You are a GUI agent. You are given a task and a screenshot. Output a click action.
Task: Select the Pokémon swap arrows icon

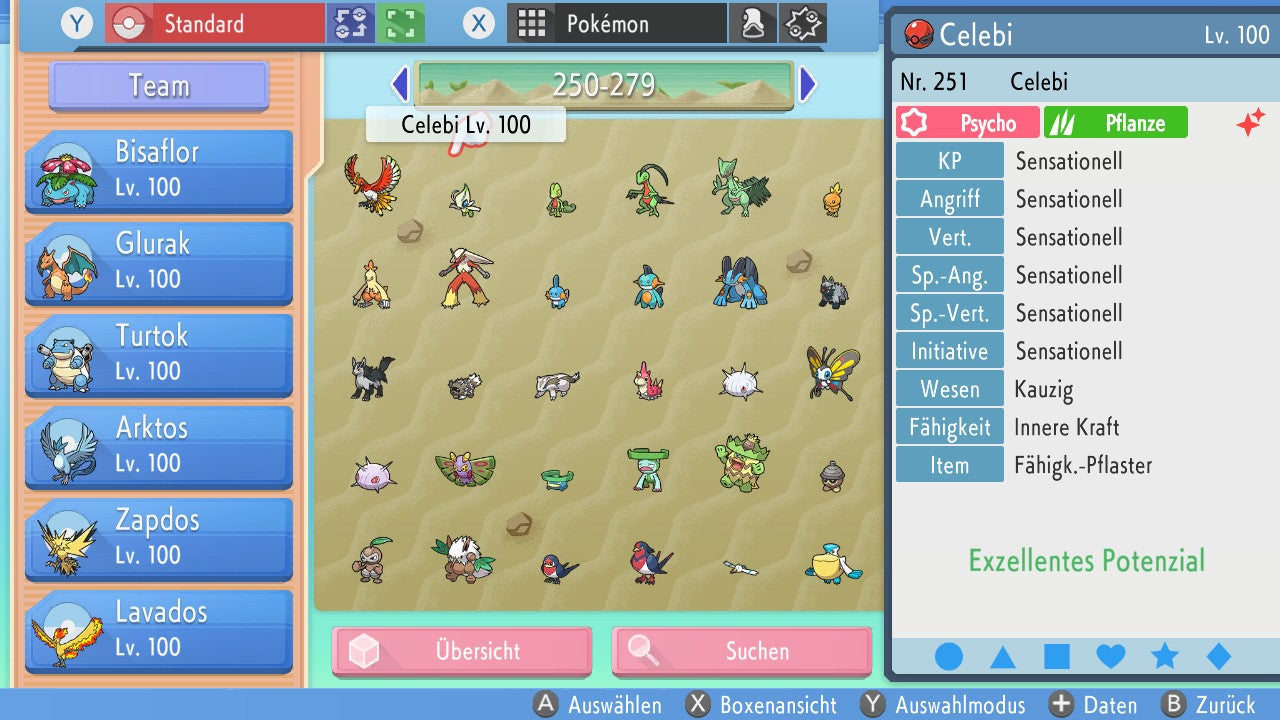click(x=350, y=23)
